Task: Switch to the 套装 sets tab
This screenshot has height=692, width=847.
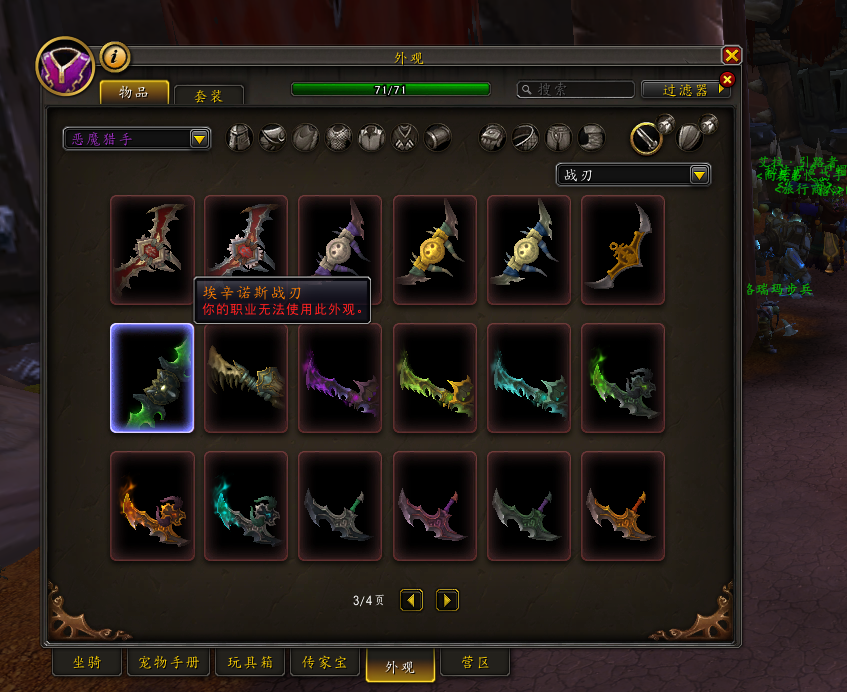Action: (x=208, y=95)
